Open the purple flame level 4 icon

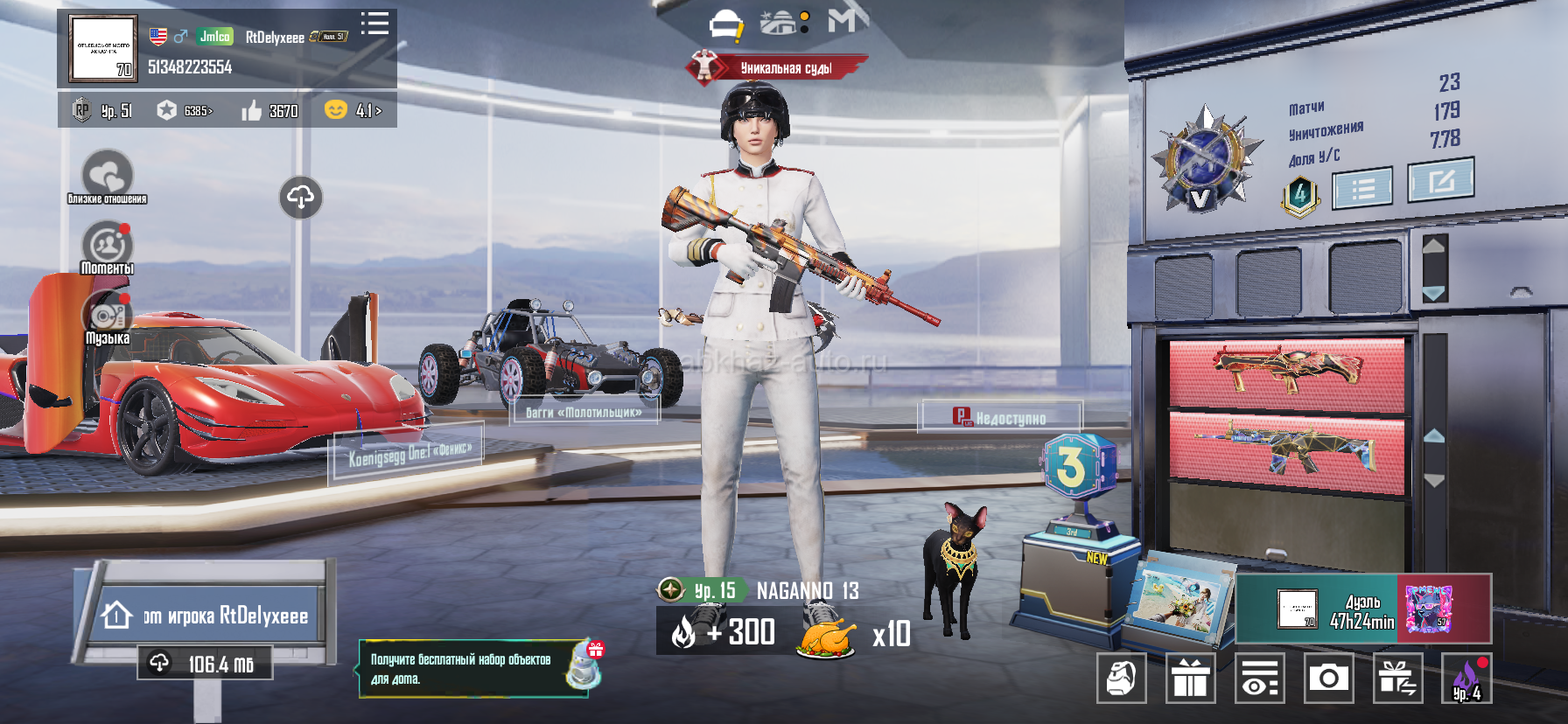coord(1466,678)
